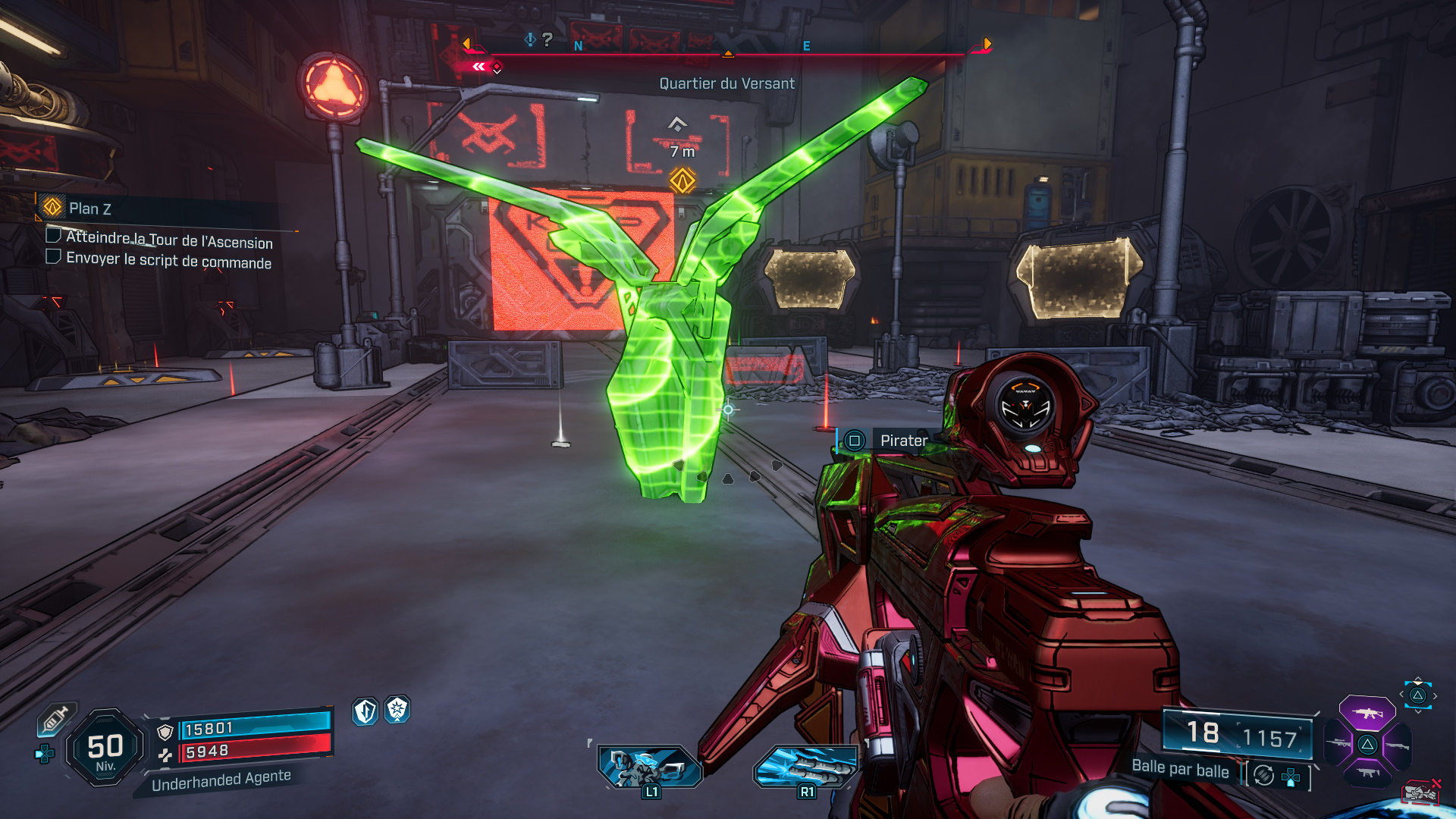The image size is (1456, 819).
Task: Select the star badge buff icon
Action: (x=397, y=710)
